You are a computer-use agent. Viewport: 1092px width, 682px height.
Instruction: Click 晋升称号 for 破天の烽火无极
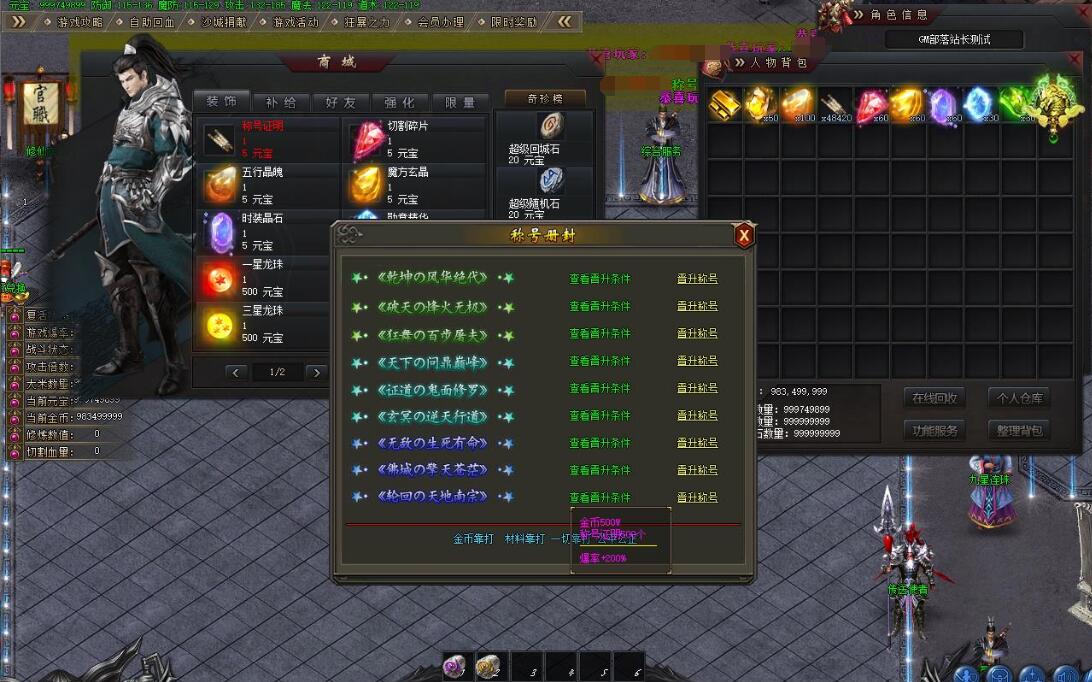coord(697,306)
